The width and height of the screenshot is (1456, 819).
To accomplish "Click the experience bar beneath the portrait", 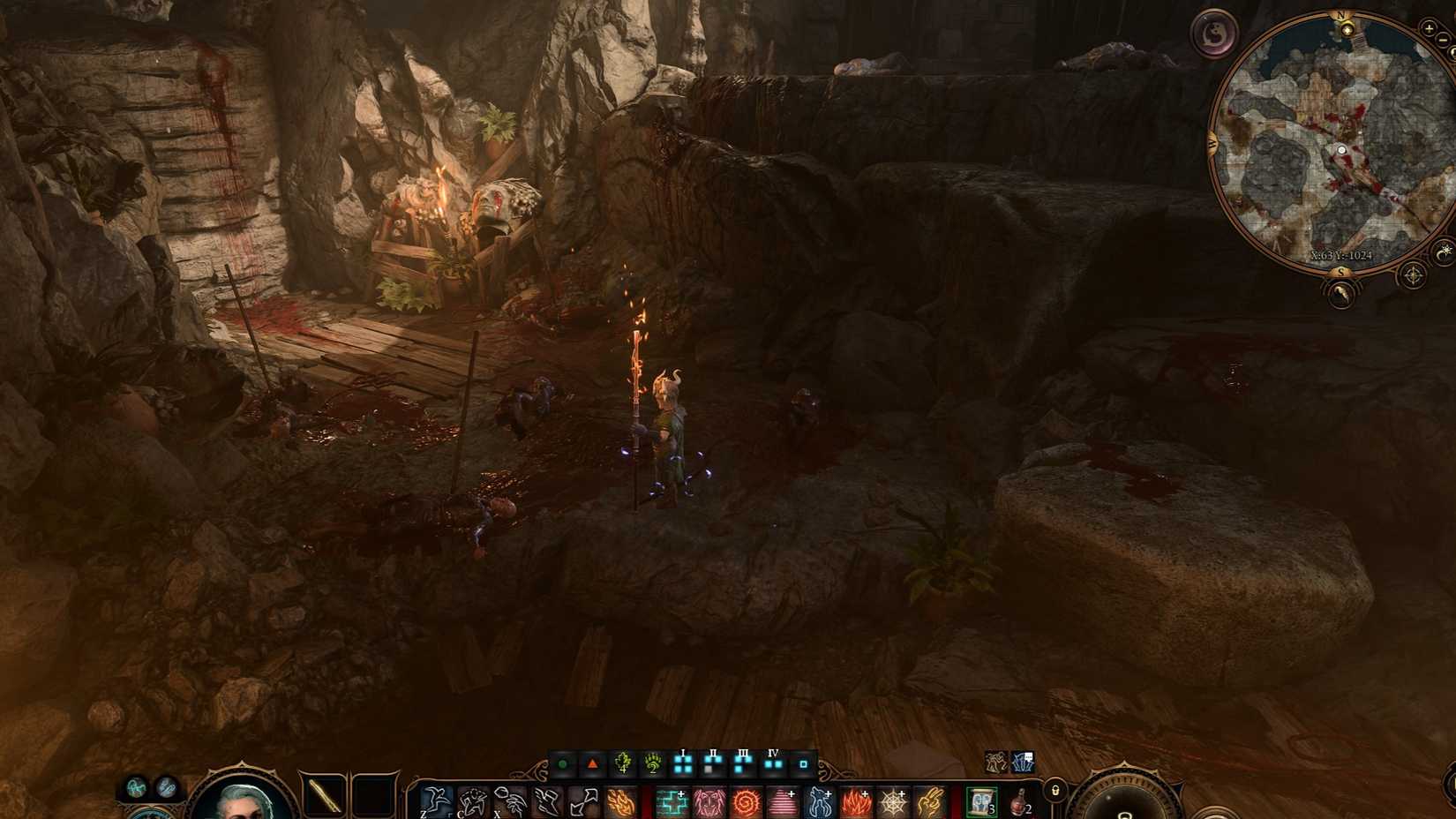I will tap(243, 816).
